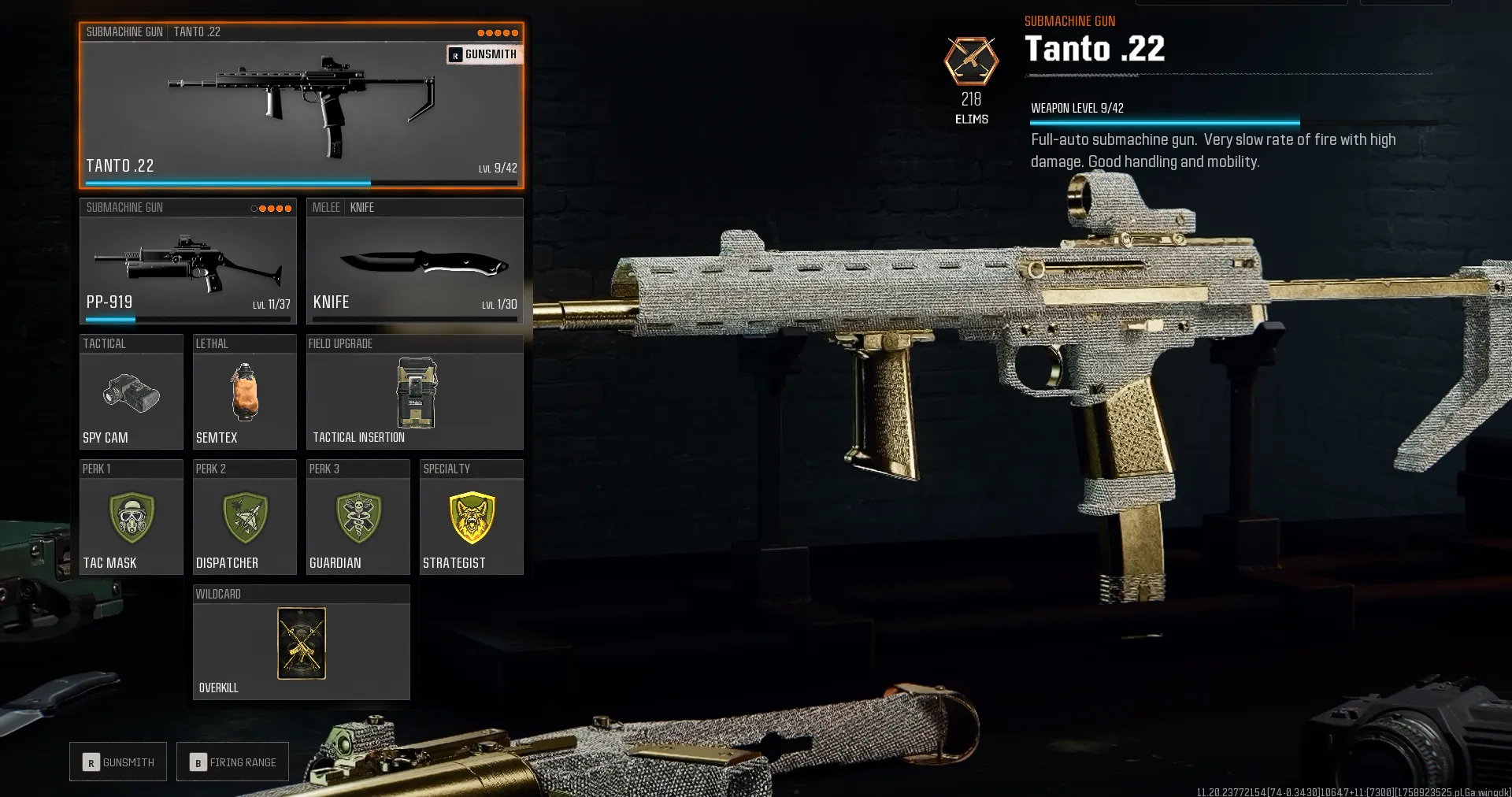The height and width of the screenshot is (797, 1512).
Task: Click the Submachine Gun label tab
Action: click(124, 32)
